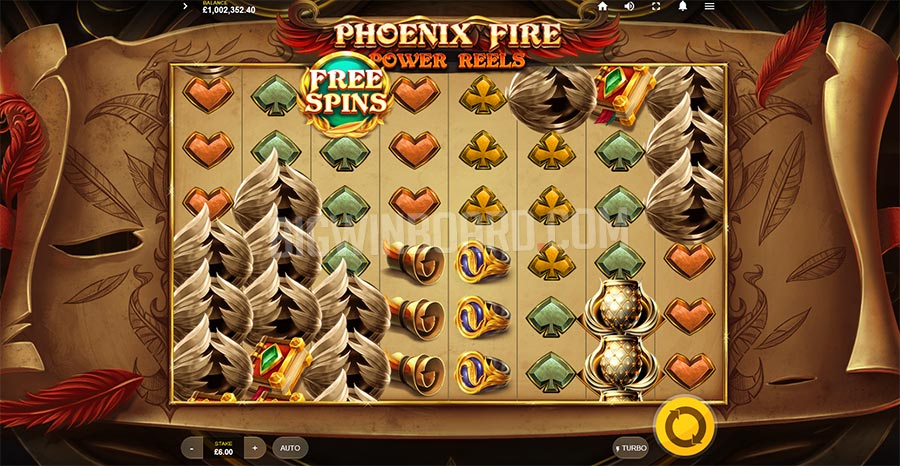Toggle sound with the speaker icon
This screenshot has width=900, height=466.
[x=629, y=6]
